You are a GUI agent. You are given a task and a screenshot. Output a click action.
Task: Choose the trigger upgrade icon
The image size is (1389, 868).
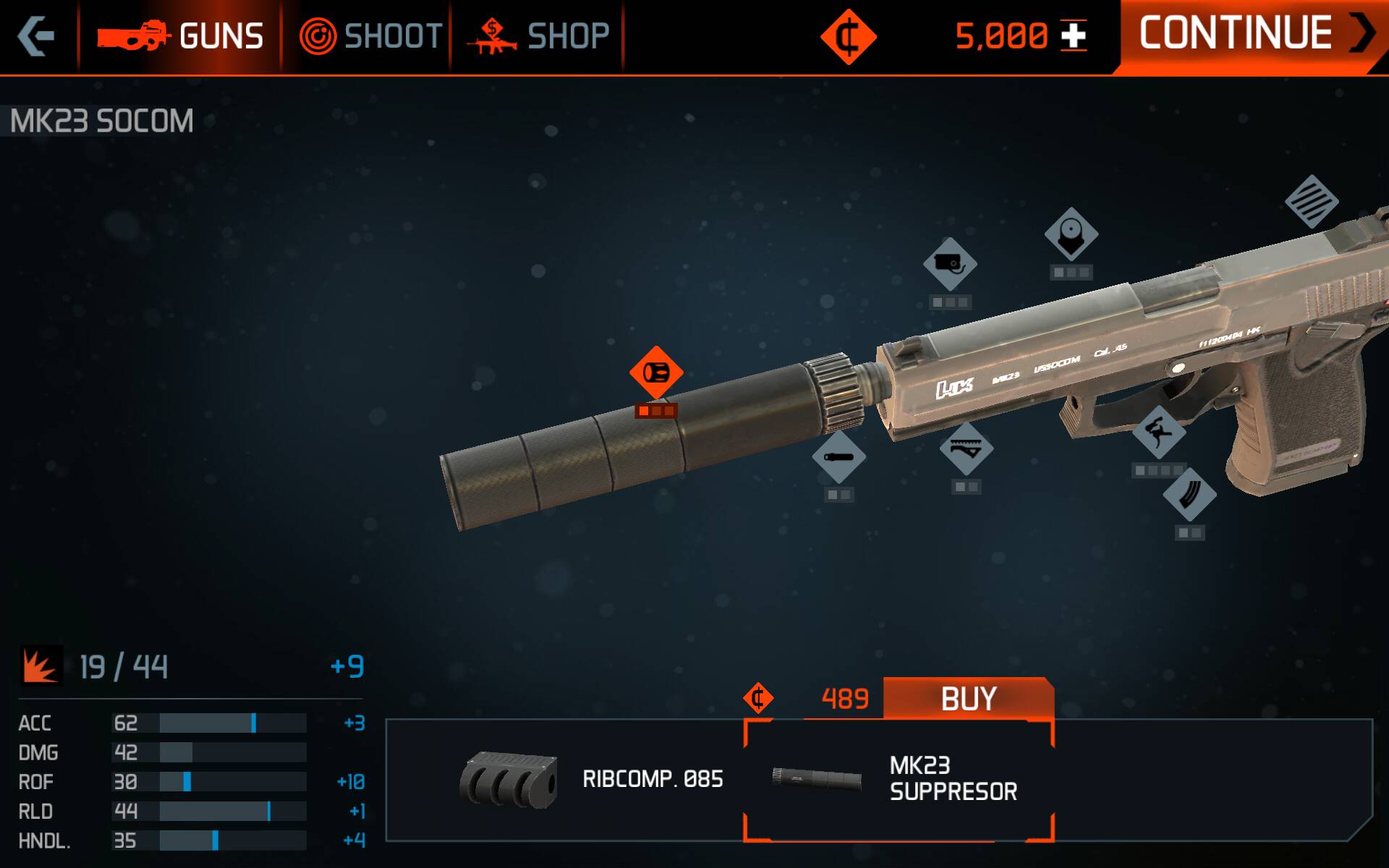point(1158,433)
